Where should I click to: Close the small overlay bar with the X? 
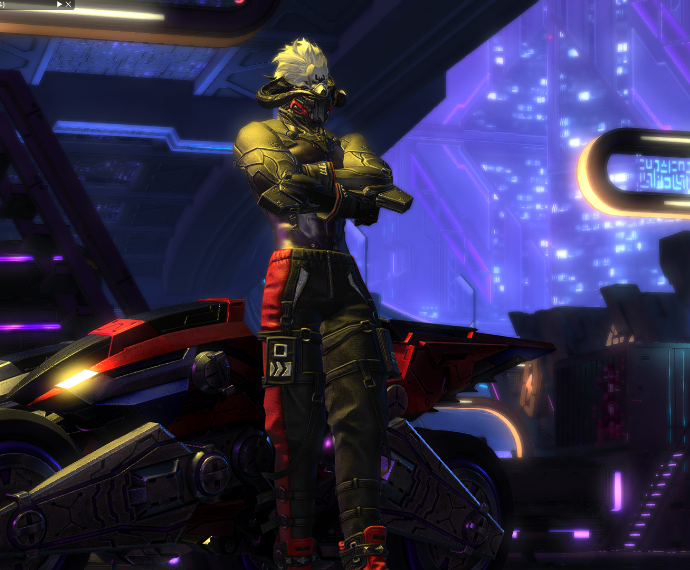point(68,4)
